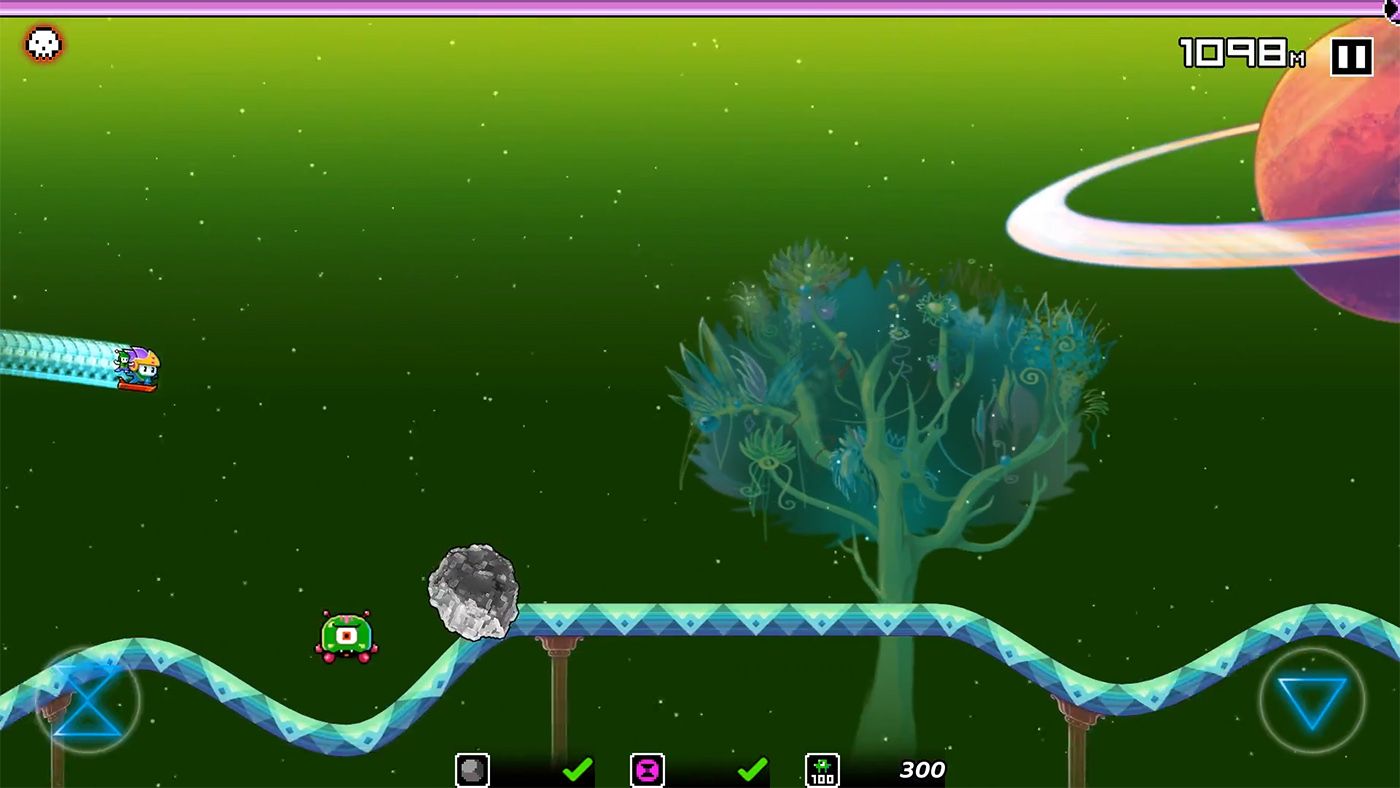Viewport: 1400px width, 788px height.
Task: Select the rock objective icon in bottom HUD
Action: [x=471, y=770]
